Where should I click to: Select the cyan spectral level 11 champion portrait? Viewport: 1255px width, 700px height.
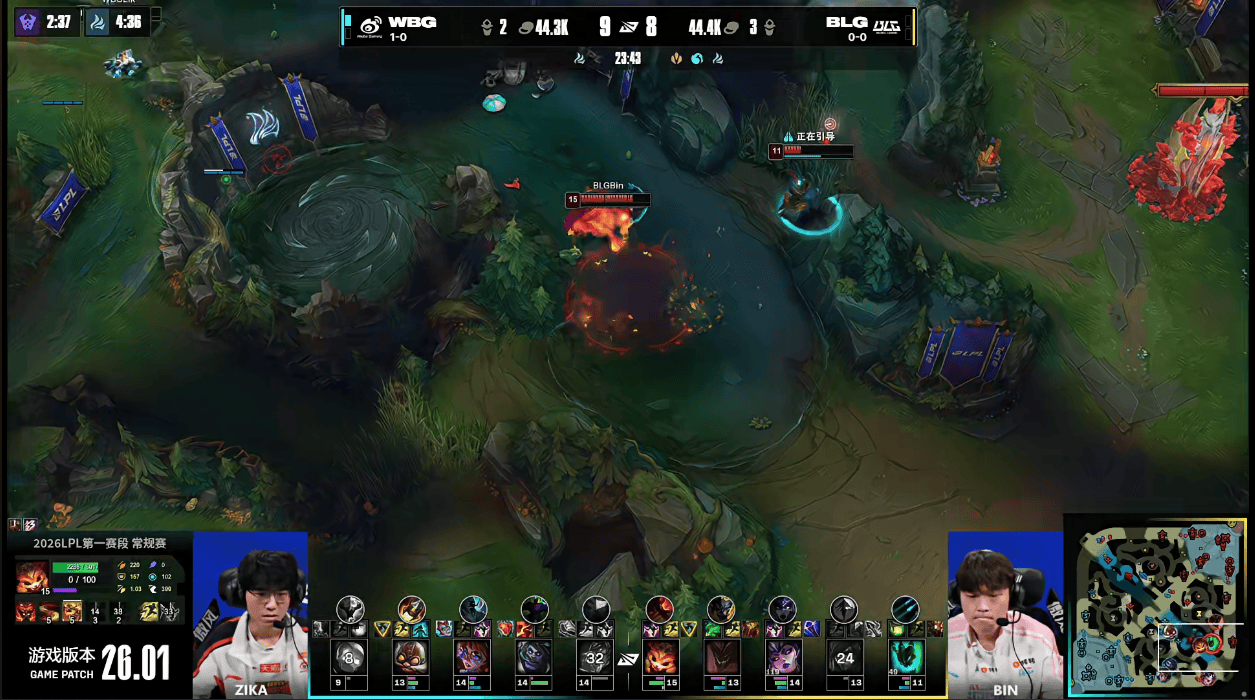[x=905, y=658]
